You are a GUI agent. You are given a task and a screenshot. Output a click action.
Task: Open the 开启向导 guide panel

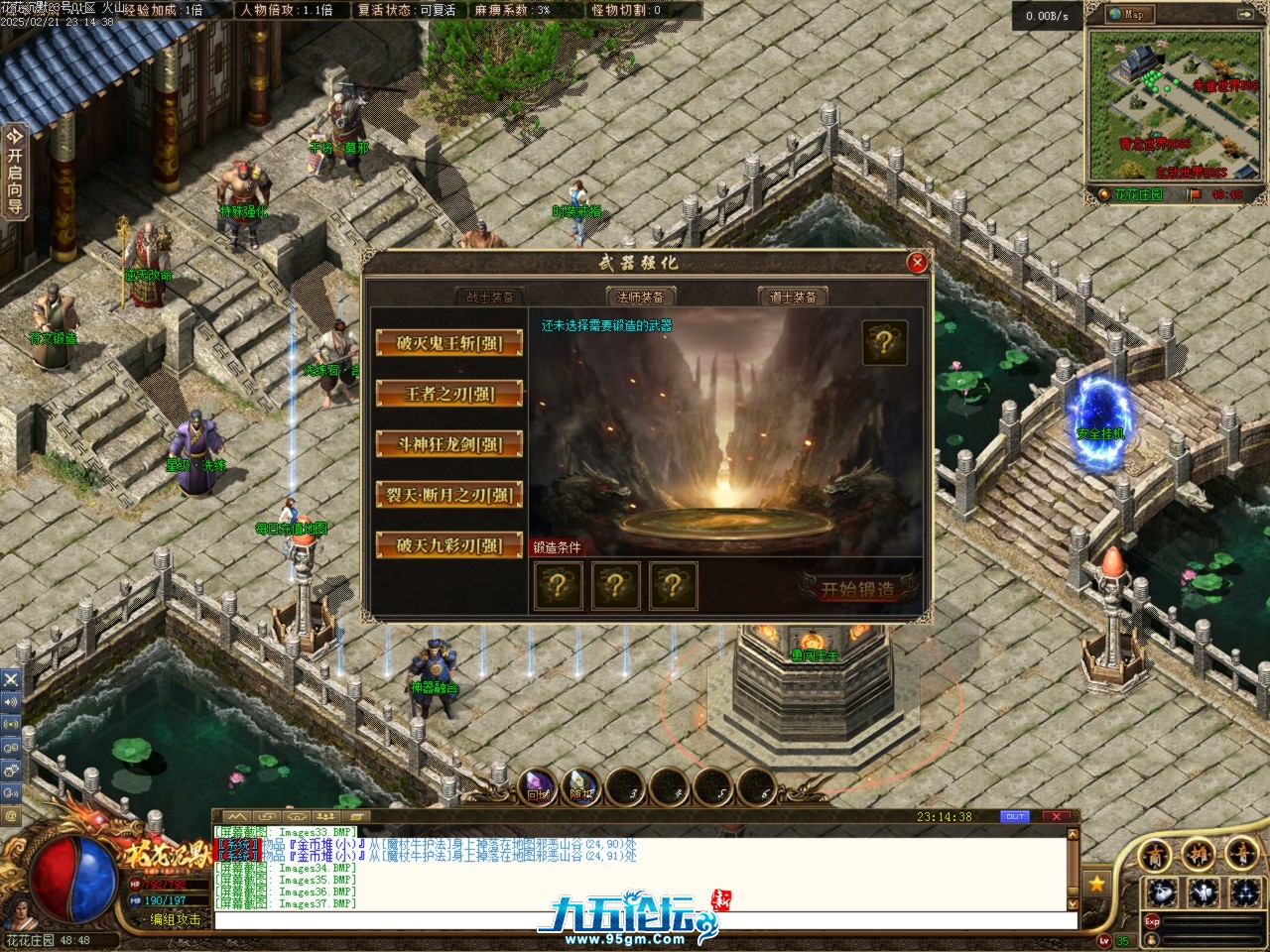tap(14, 170)
